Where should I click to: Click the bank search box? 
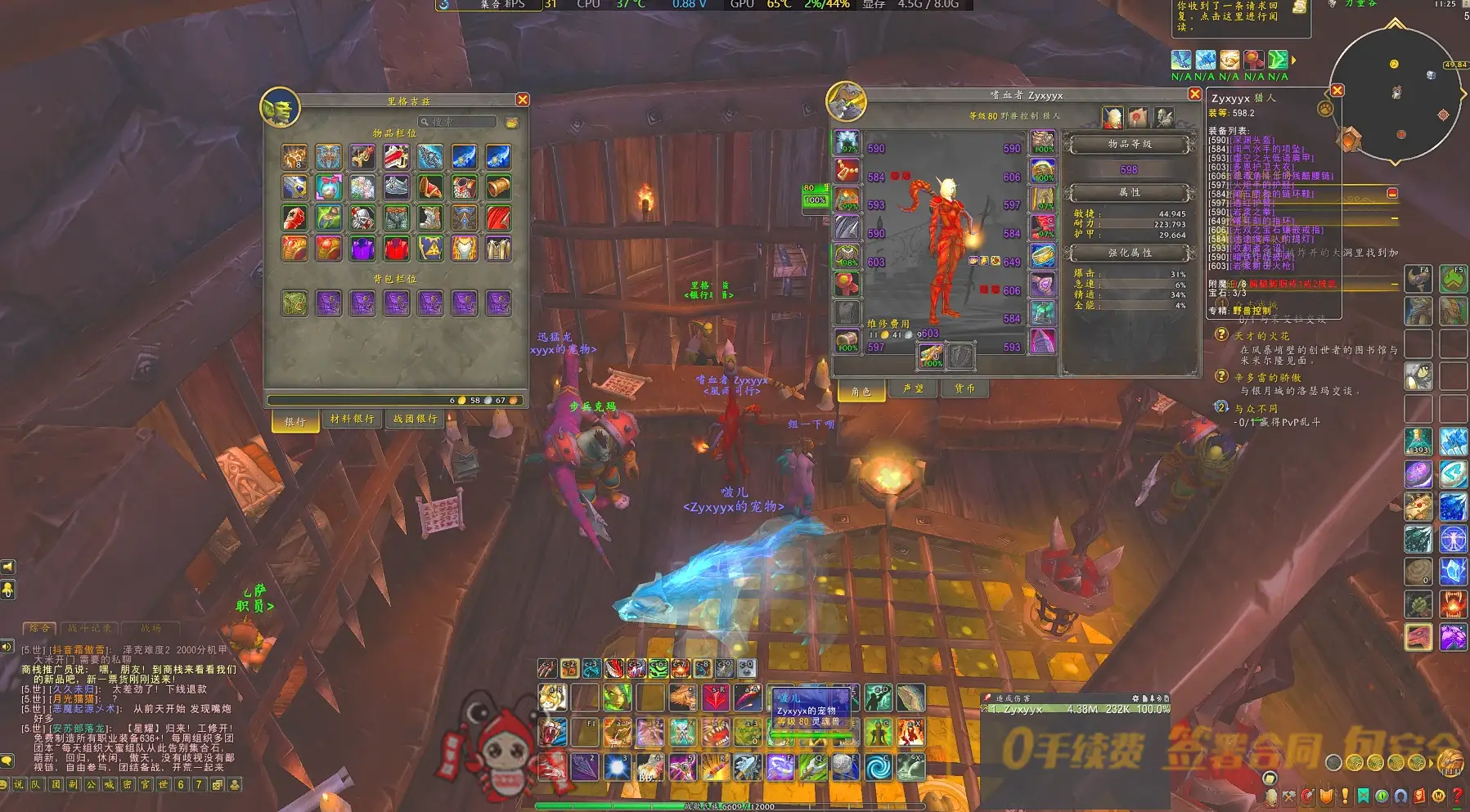pyautogui.click(x=461, y=122)
